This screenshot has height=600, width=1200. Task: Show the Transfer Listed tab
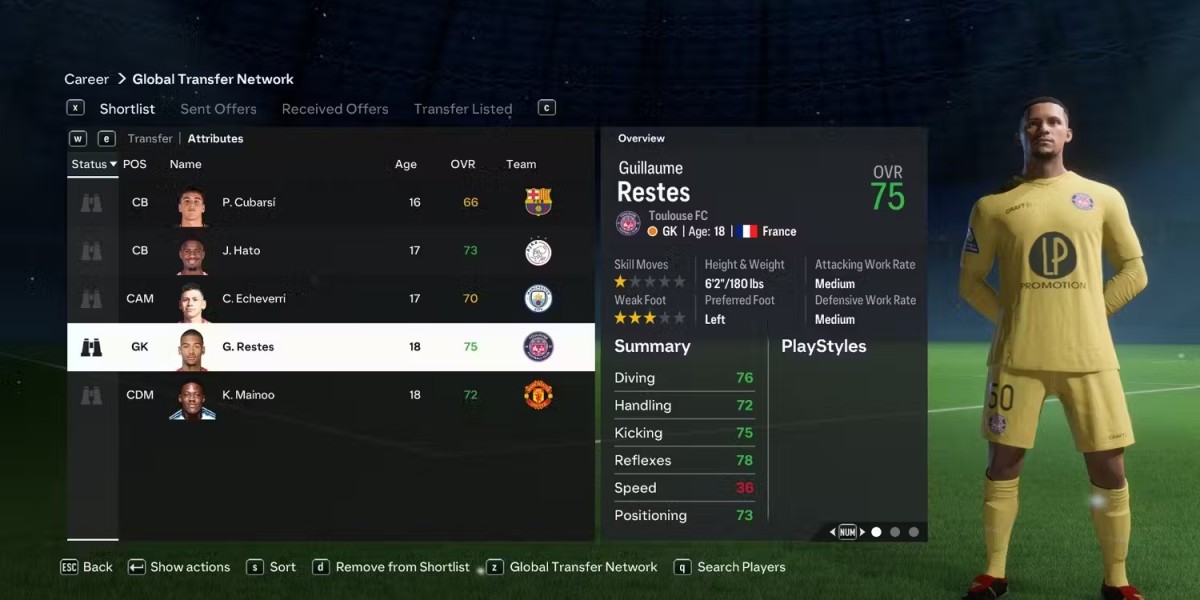[x=463, y=109]
